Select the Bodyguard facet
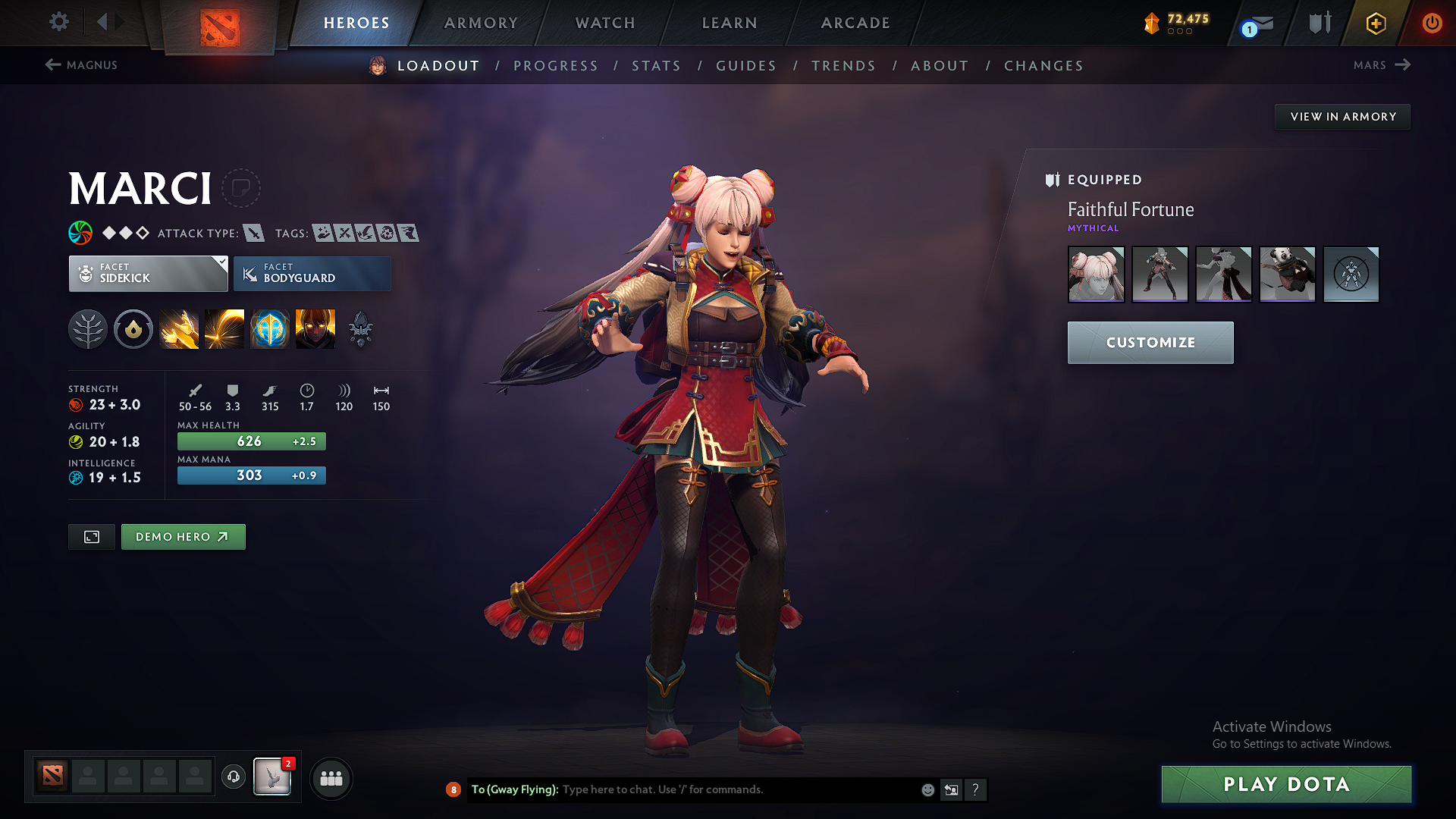Viewport: 1456px width, 819px height. pos(312,273)
